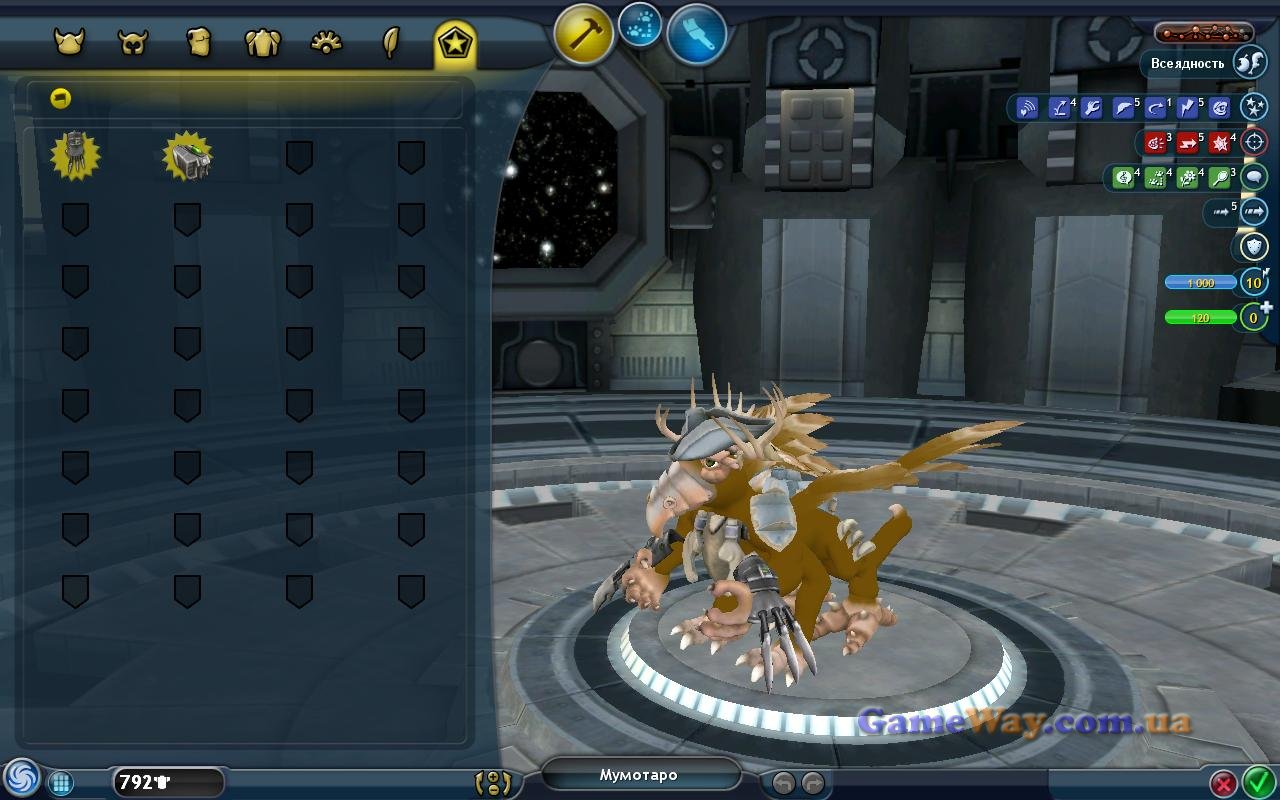
Task: Switch to the horned hat category tab
Action: point(69,43)
